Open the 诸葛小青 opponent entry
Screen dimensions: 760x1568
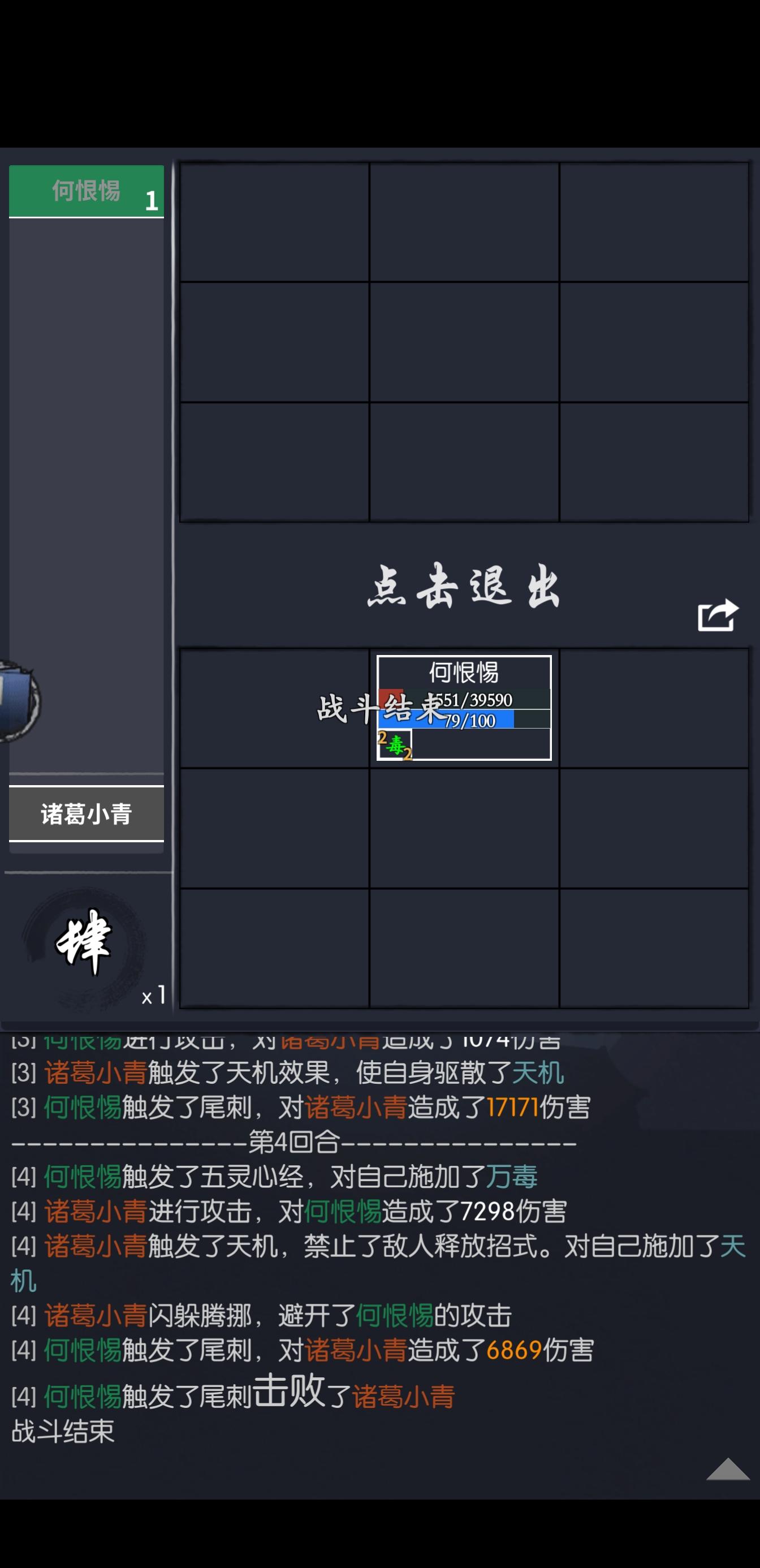click(x=87, y=814)
